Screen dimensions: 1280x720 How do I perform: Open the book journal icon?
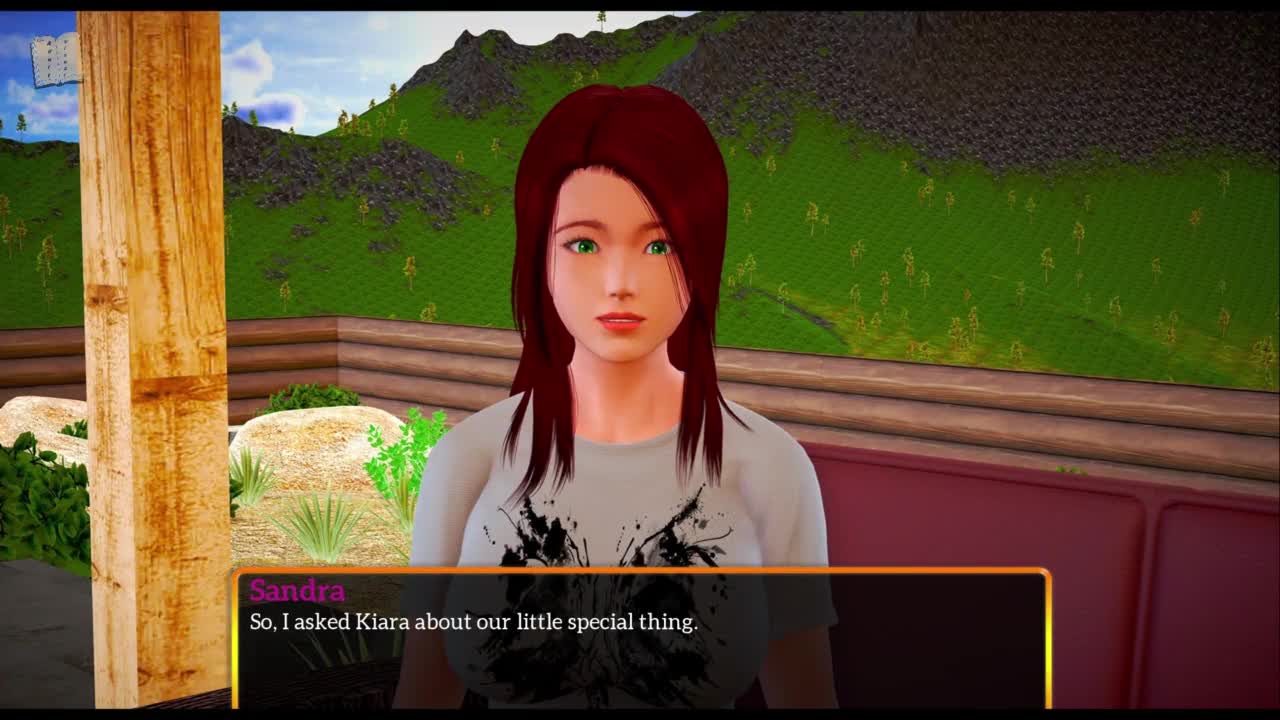coord(55,61)
